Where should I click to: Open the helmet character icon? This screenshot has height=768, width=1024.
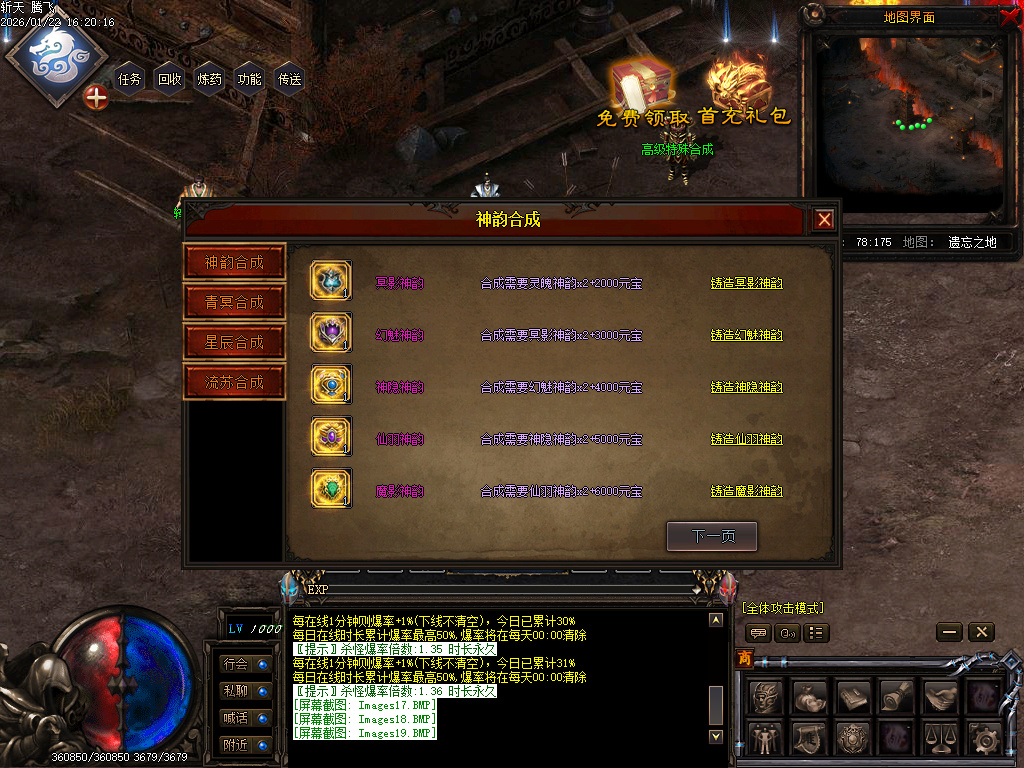coord(766,697)
